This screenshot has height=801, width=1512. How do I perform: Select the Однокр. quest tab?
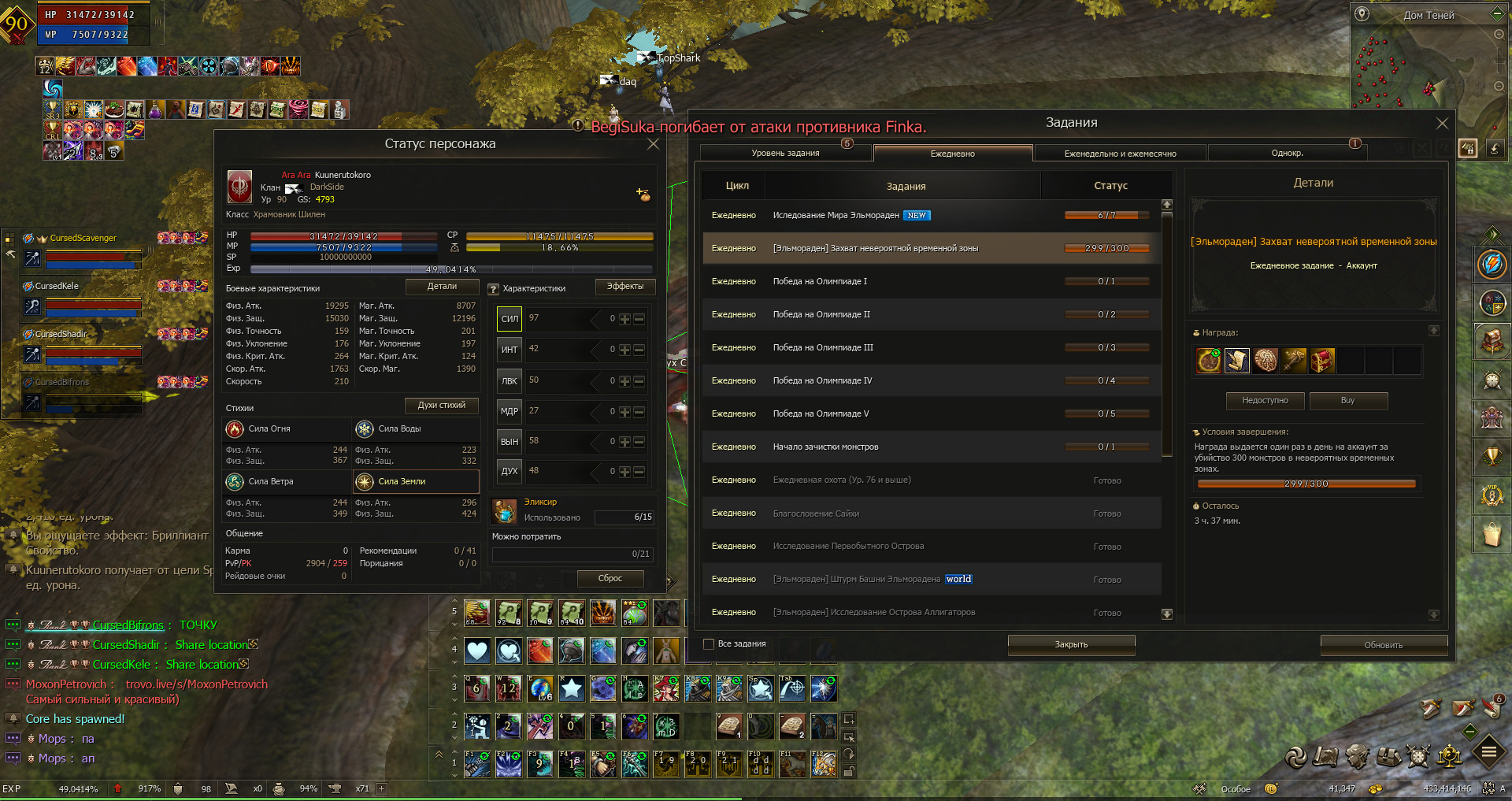(1287, 154)
